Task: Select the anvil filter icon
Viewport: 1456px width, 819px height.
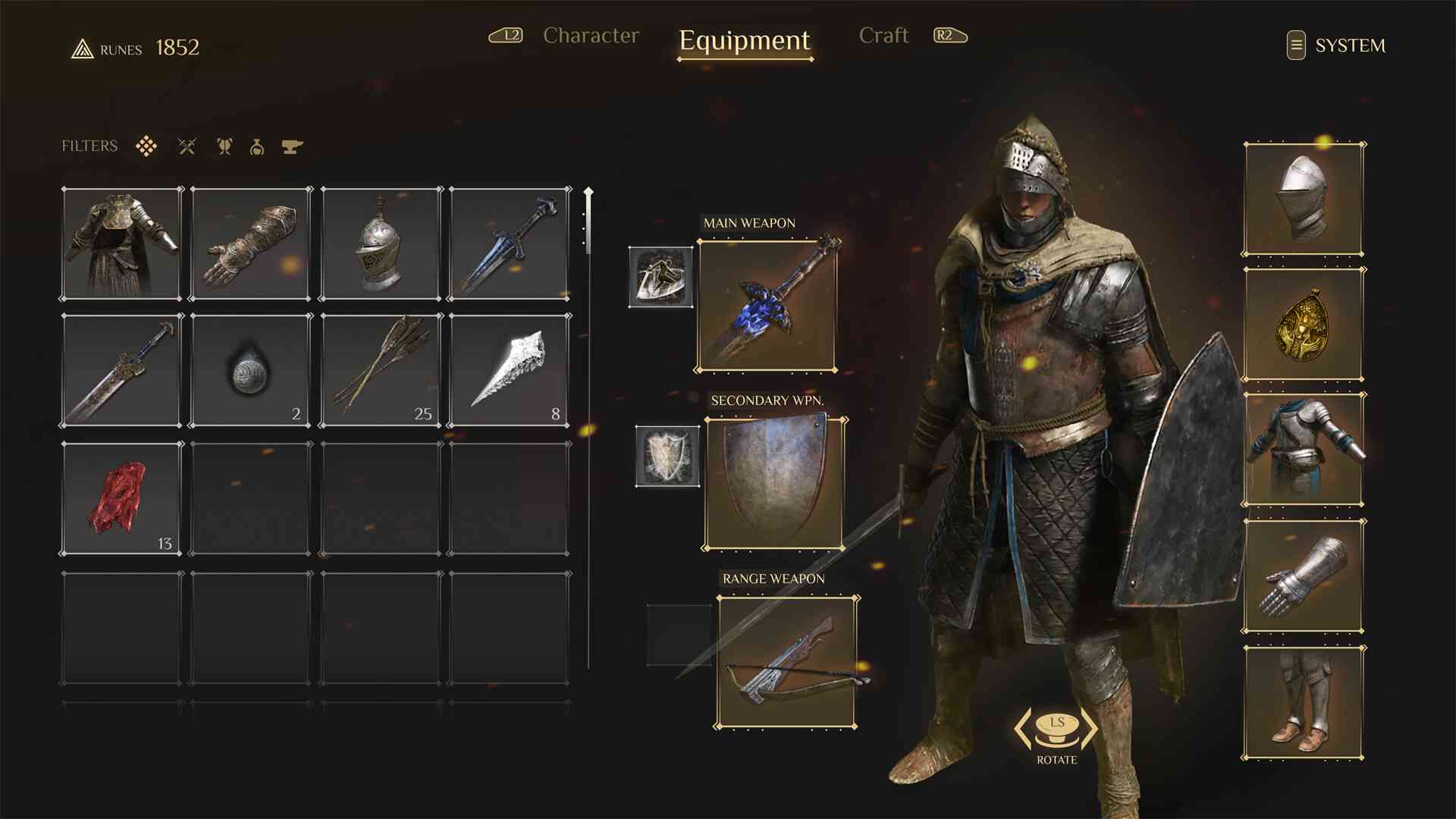Action: pos(292,146)
